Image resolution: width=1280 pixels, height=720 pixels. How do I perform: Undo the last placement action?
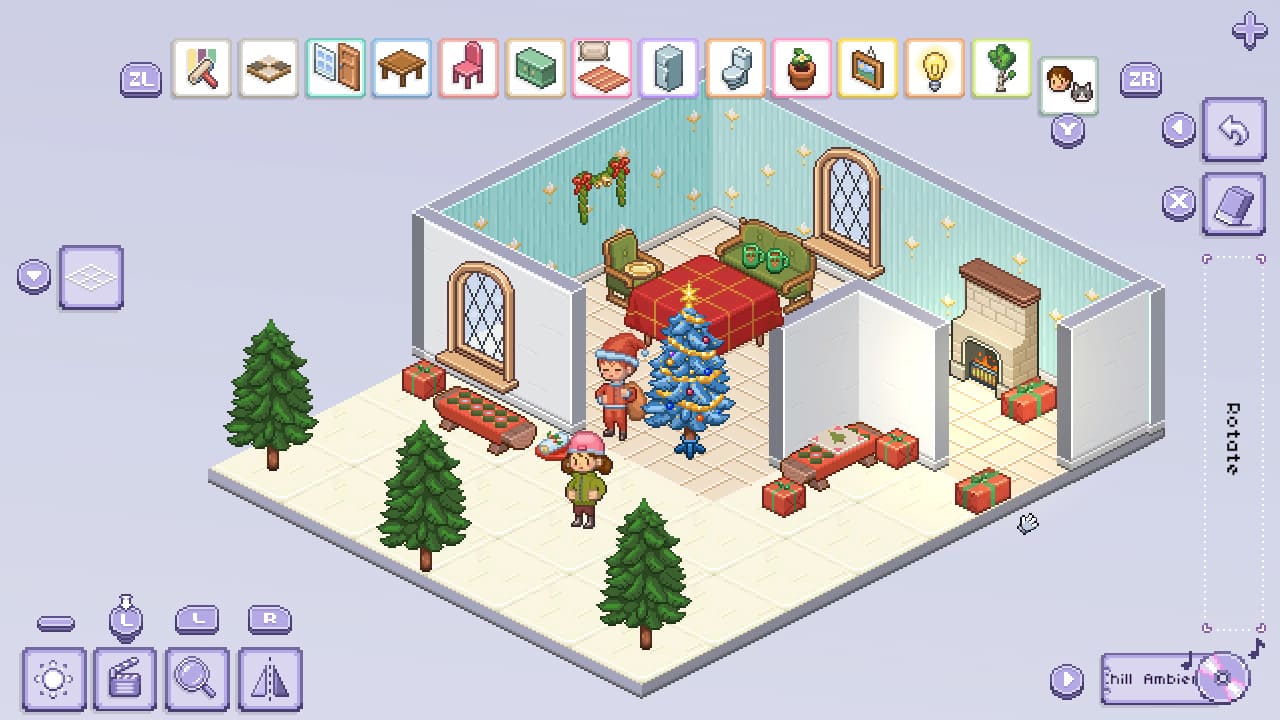pyautogui.click(x=1233, y=130)
